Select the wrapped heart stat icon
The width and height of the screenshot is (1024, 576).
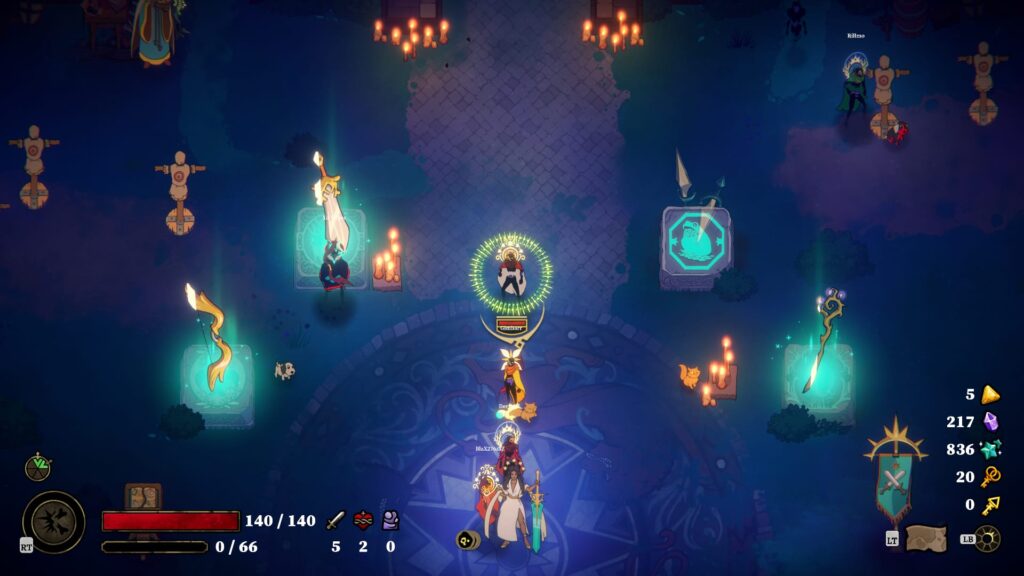coord(363,520)
